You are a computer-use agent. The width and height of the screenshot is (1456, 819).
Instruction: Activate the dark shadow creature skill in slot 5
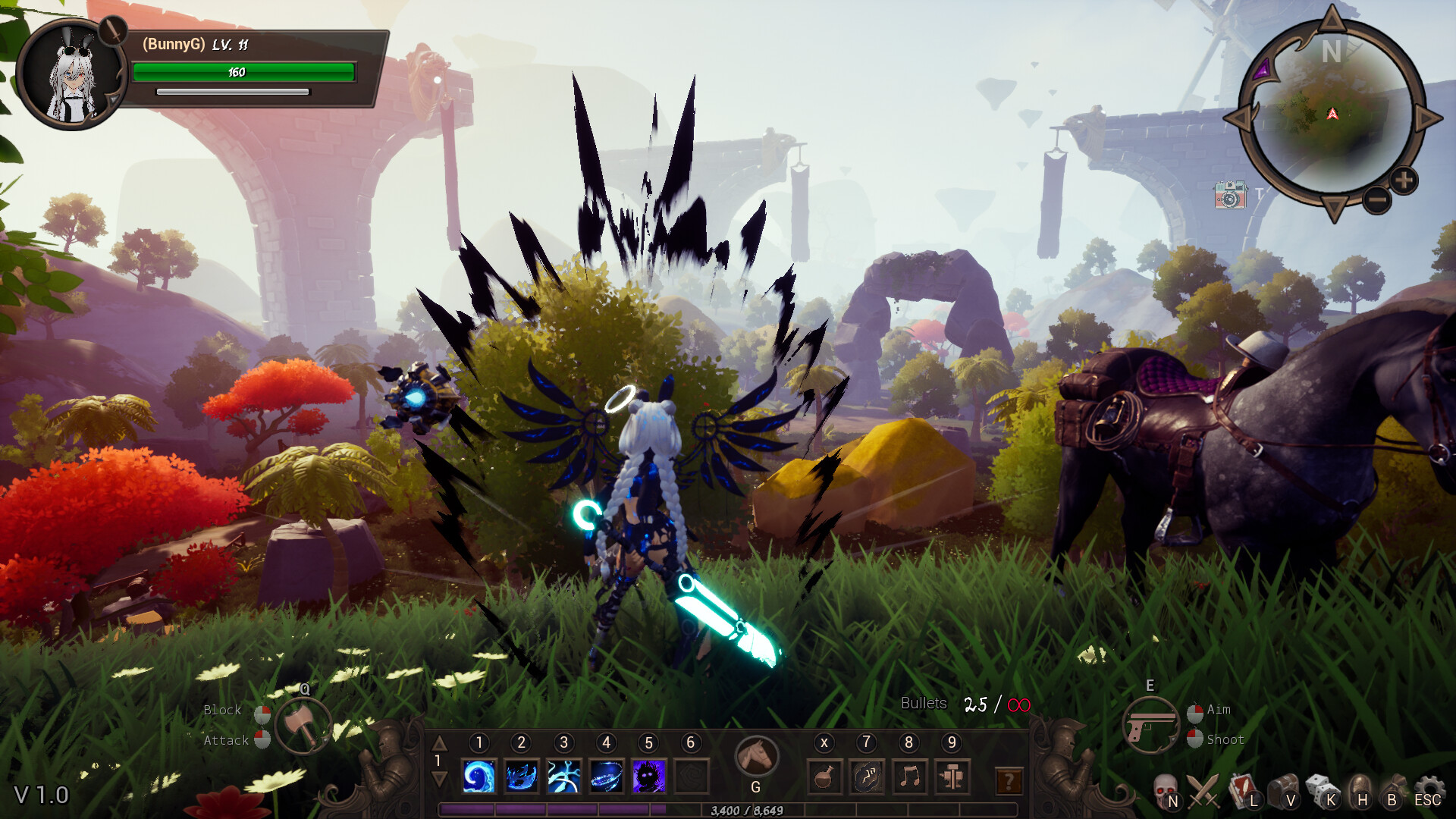click(649, 777)
